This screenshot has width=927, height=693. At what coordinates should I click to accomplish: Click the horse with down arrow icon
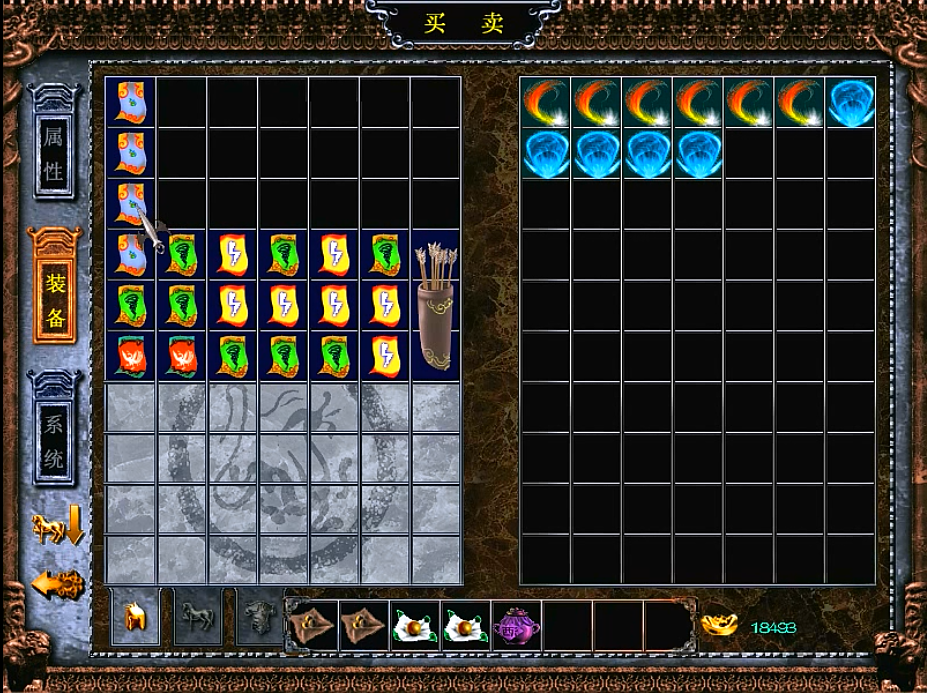coord(58,527)
